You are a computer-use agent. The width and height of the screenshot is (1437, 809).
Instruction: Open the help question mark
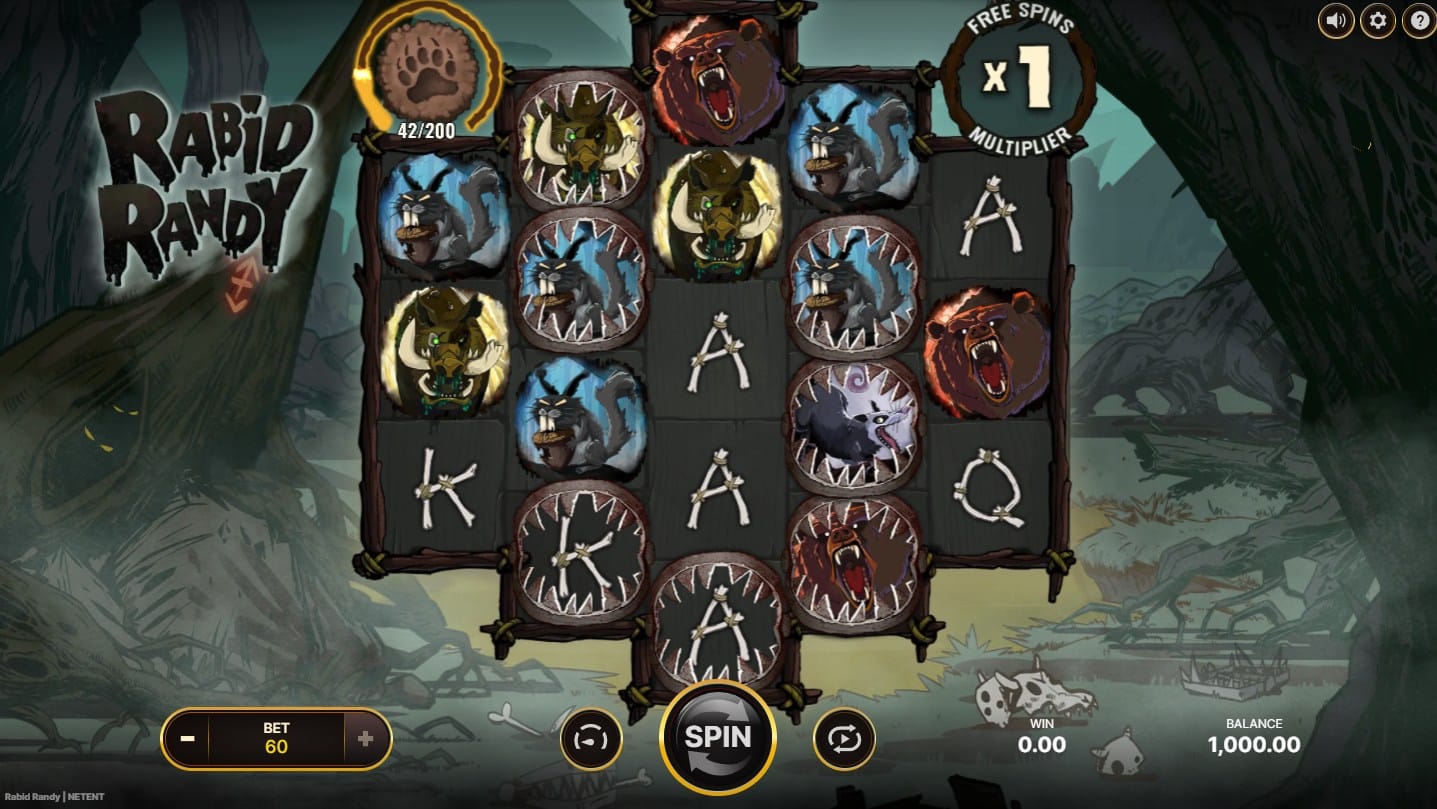pos(1419,20)
